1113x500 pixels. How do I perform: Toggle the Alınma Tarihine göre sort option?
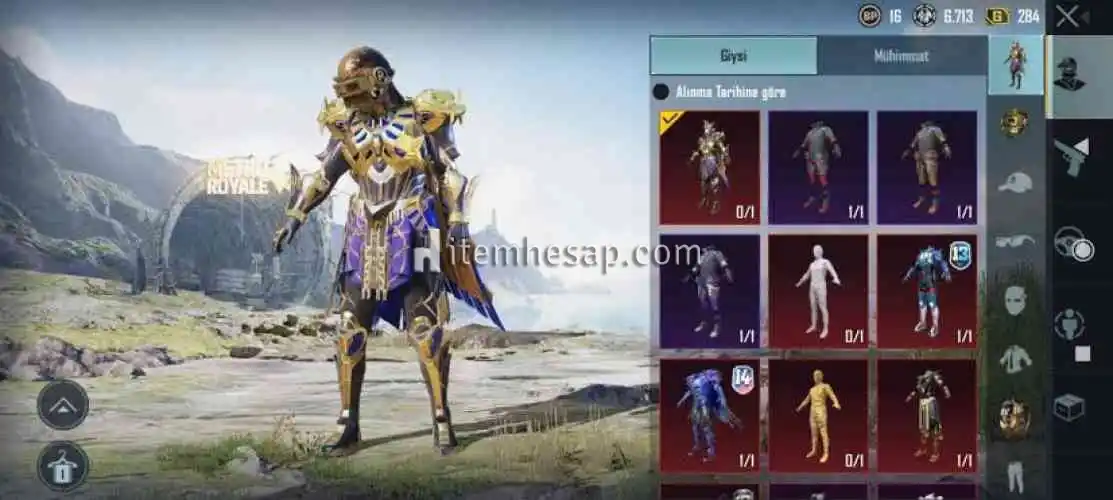pyautogui.click(x=661, y=92)
